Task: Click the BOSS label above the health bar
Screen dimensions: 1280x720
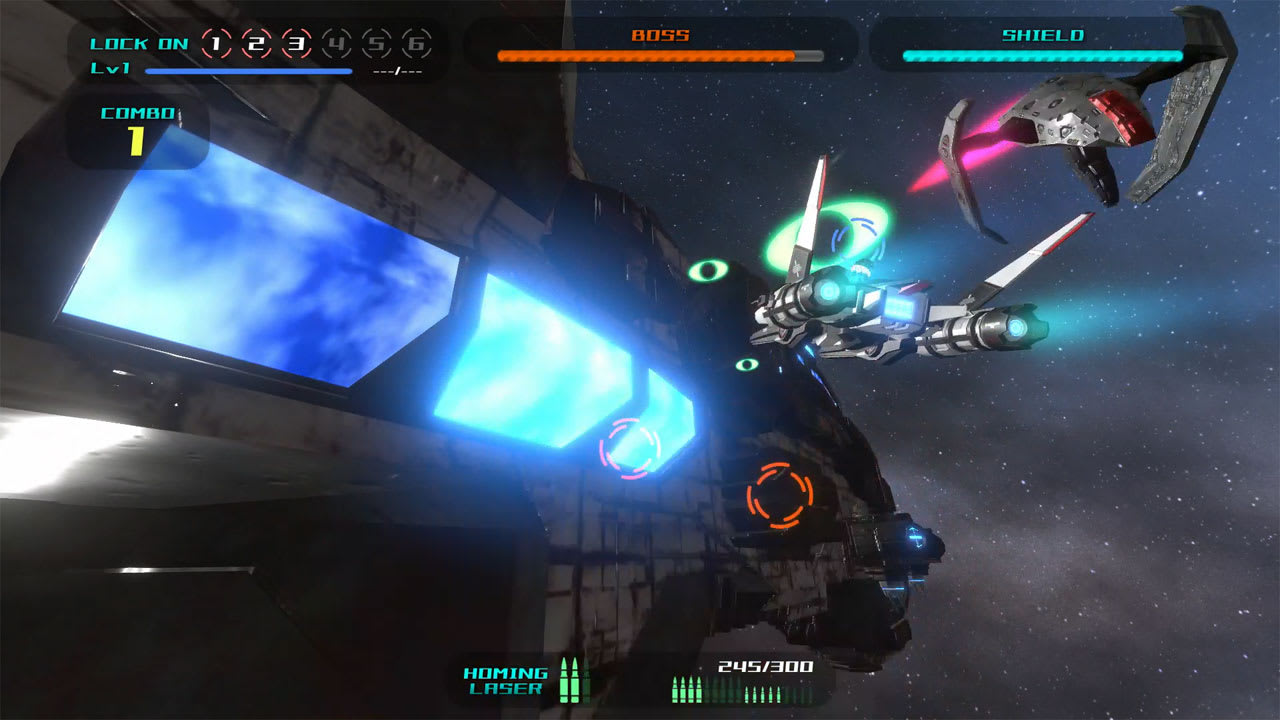Action: [660, 33]
